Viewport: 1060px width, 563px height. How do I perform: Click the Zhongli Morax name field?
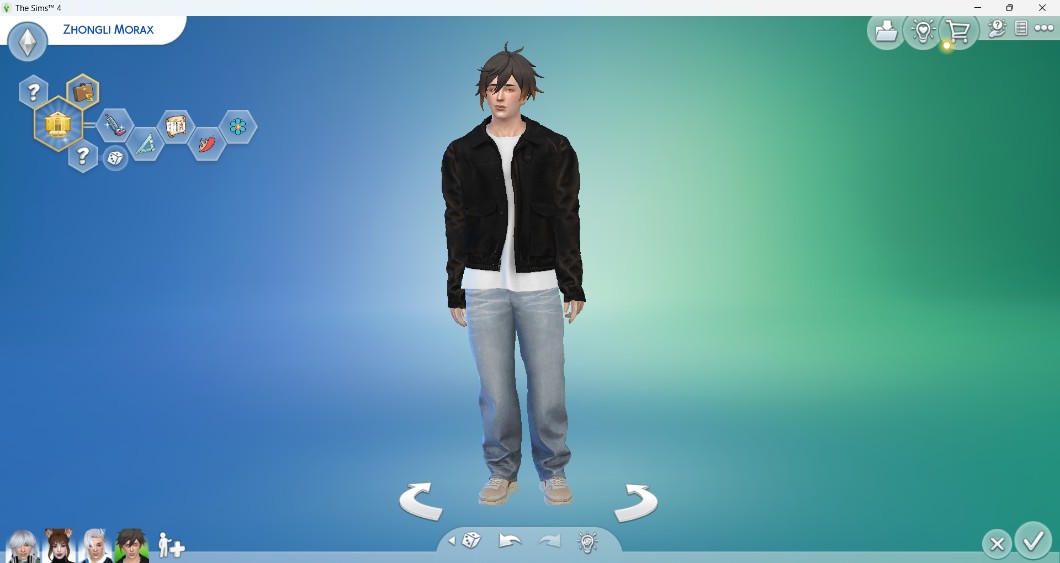108,29
